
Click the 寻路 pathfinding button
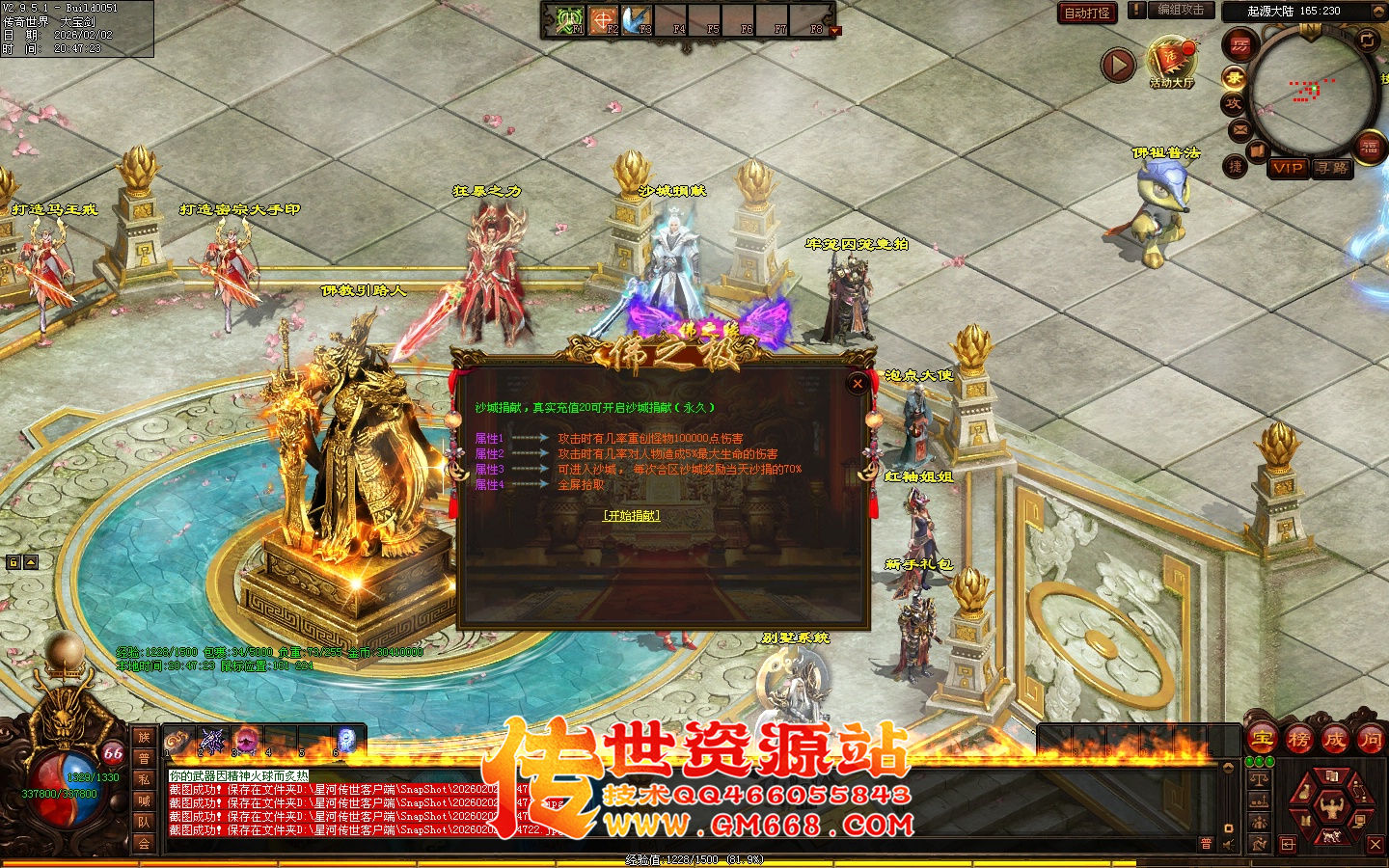click(1332, 170)
